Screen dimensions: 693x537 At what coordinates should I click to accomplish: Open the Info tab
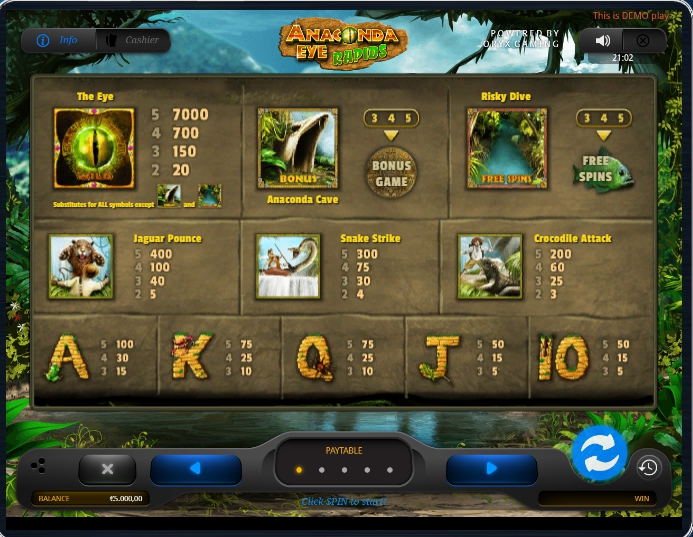pyautogui.click(x=58, y=40)
